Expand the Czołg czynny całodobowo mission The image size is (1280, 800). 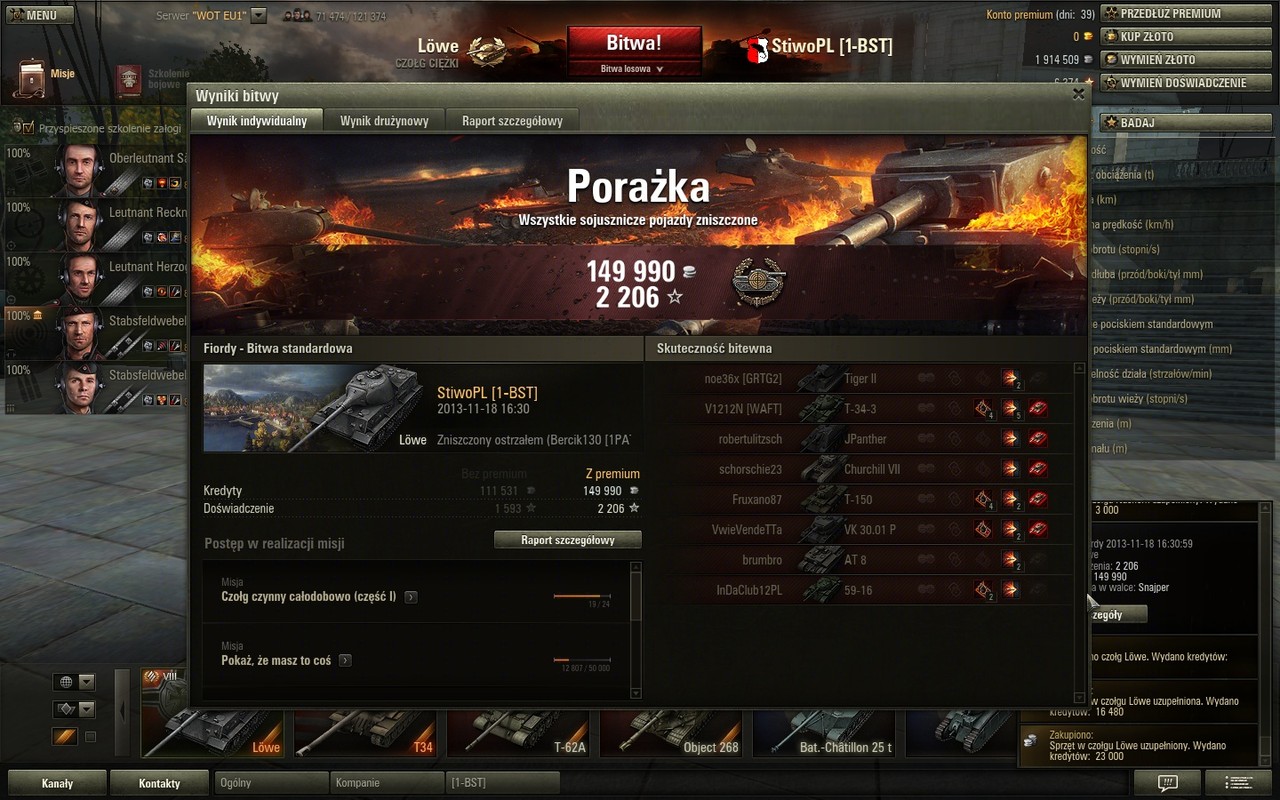(x=411, y=597)
